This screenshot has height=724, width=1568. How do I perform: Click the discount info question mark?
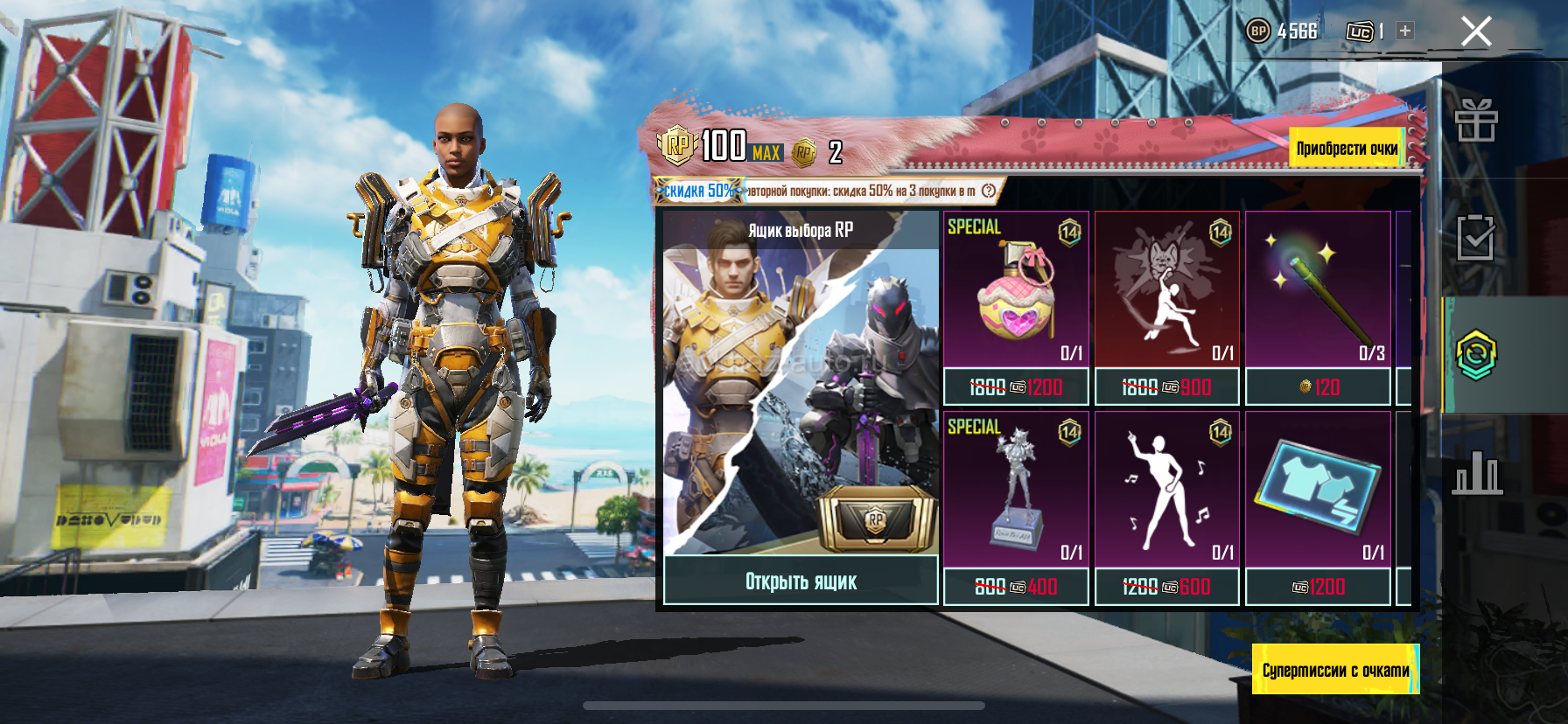[x=989, y=191]
